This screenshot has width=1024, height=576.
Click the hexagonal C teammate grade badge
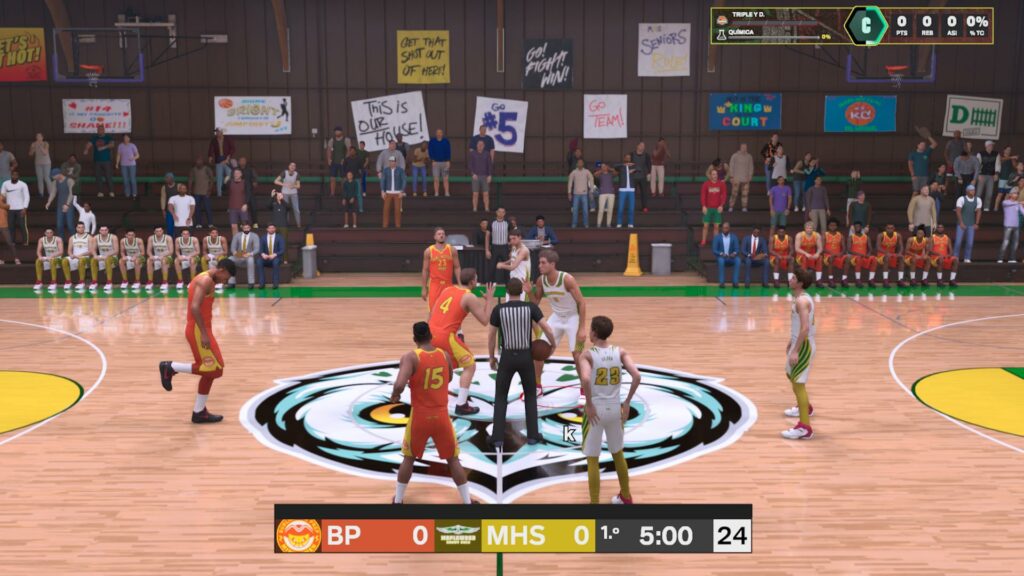[865, 25]
